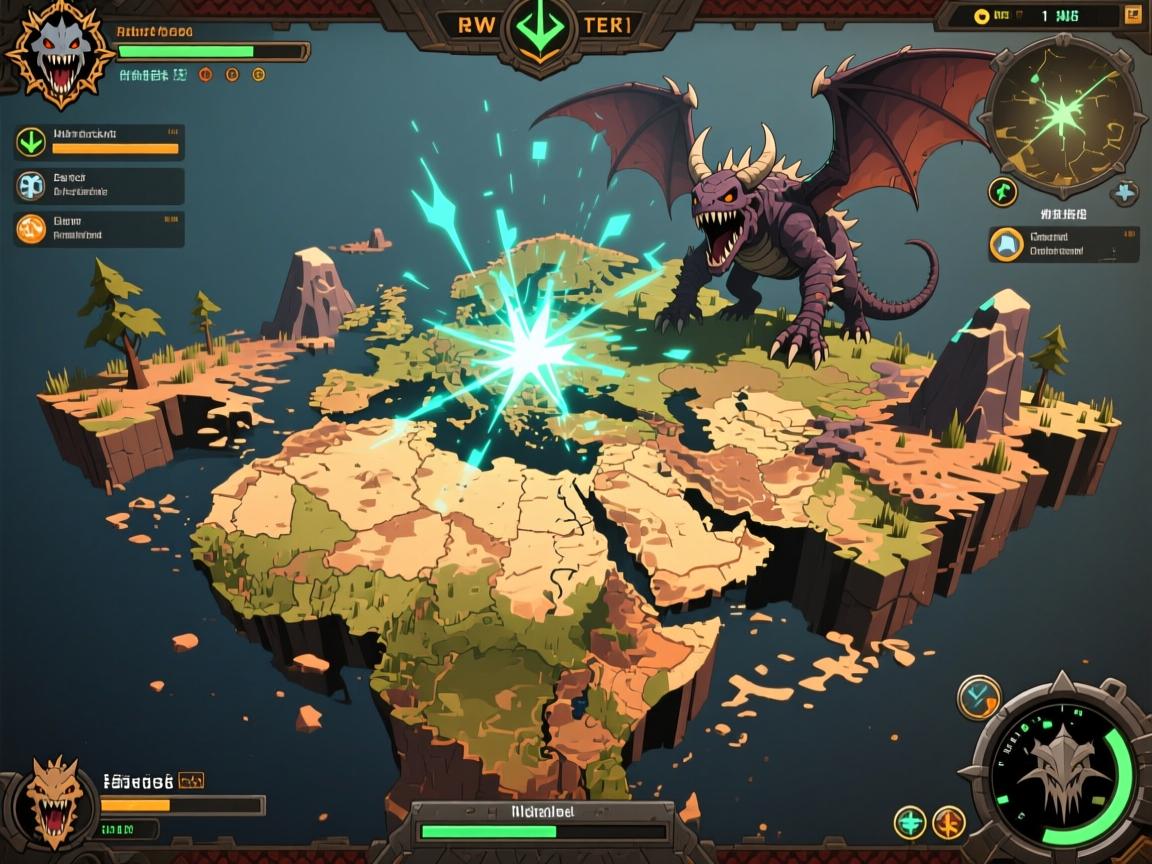Select the orange dragon portrait at bottom-left
The width and height of the screenshot is (1152, 864).
point(54,802)
